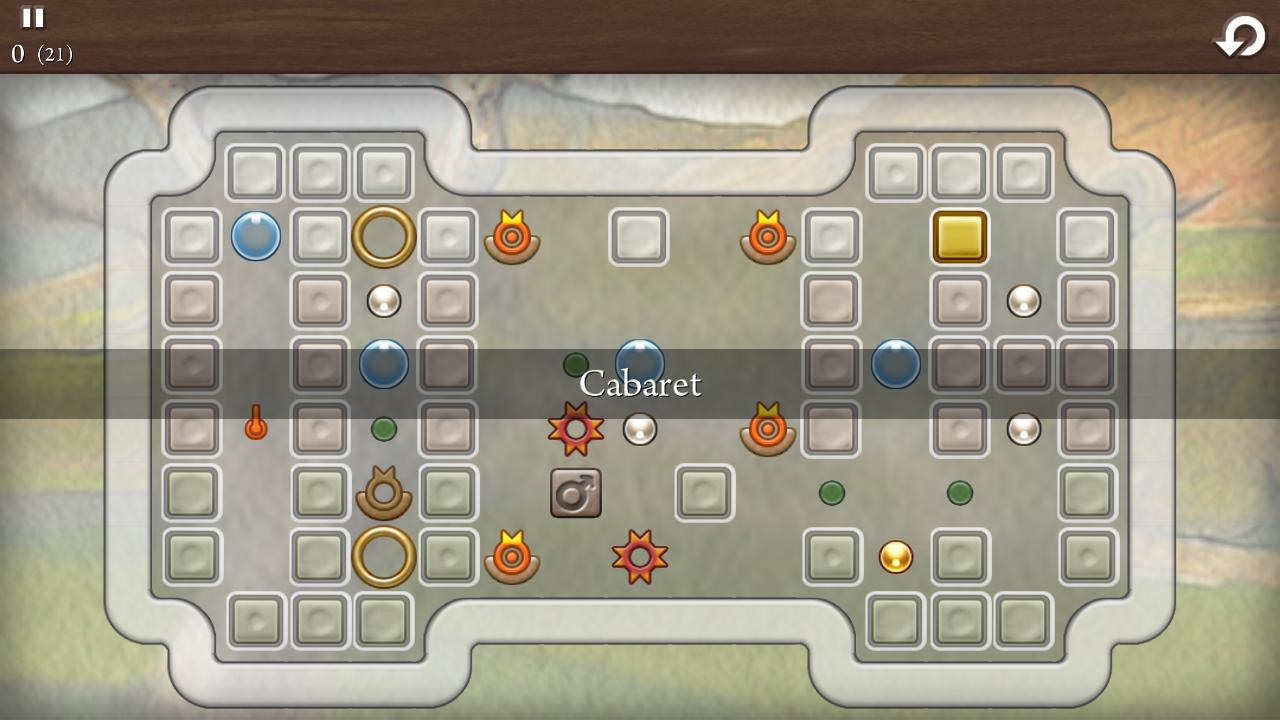Click the lower gold ring on the left
The height and width of the screenshot is (720, 1280).
coord(383,557)
